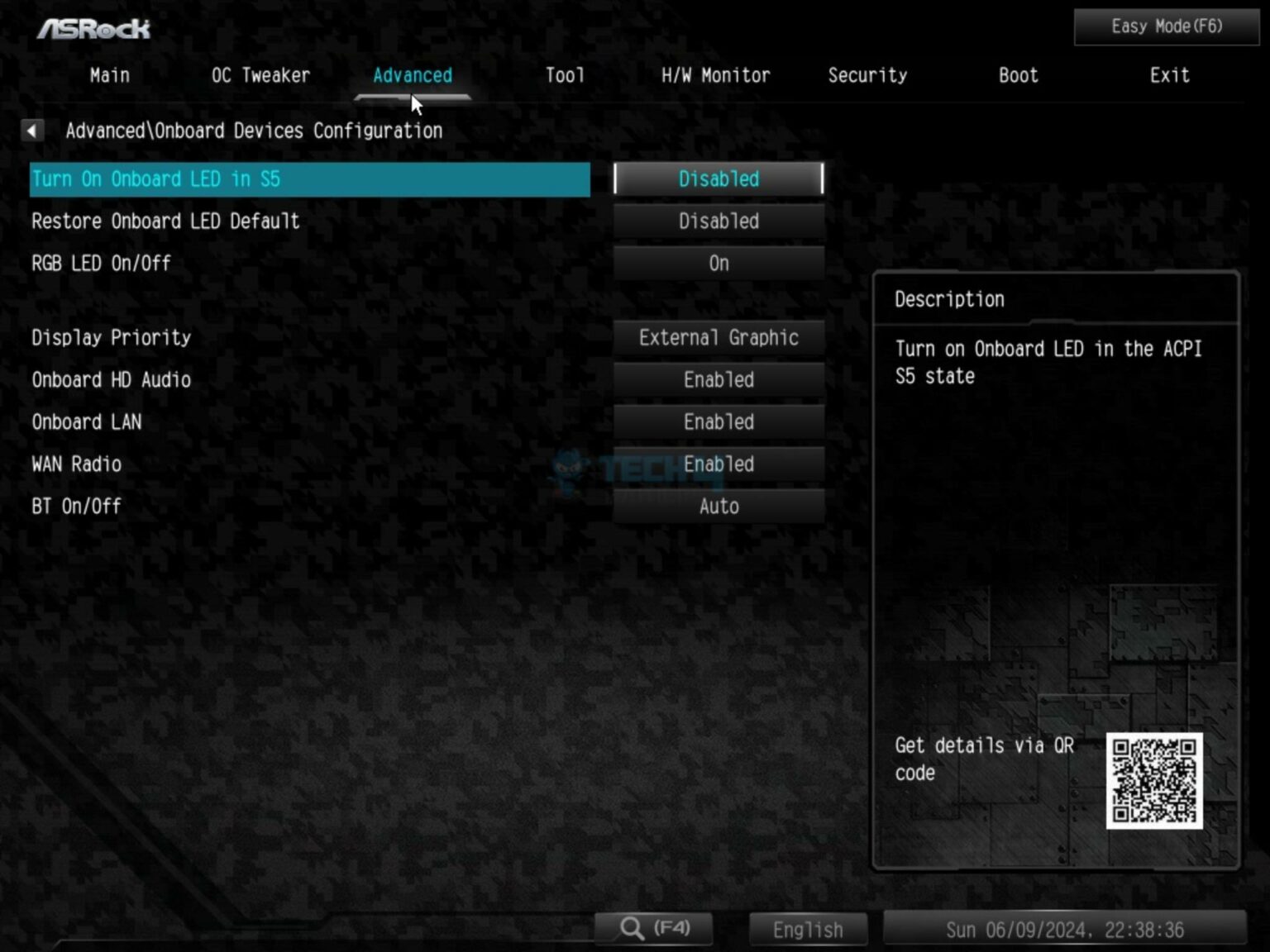Toggle the RGB LED On/Off value
This screenshot has height=952, width=1270.
719,264
